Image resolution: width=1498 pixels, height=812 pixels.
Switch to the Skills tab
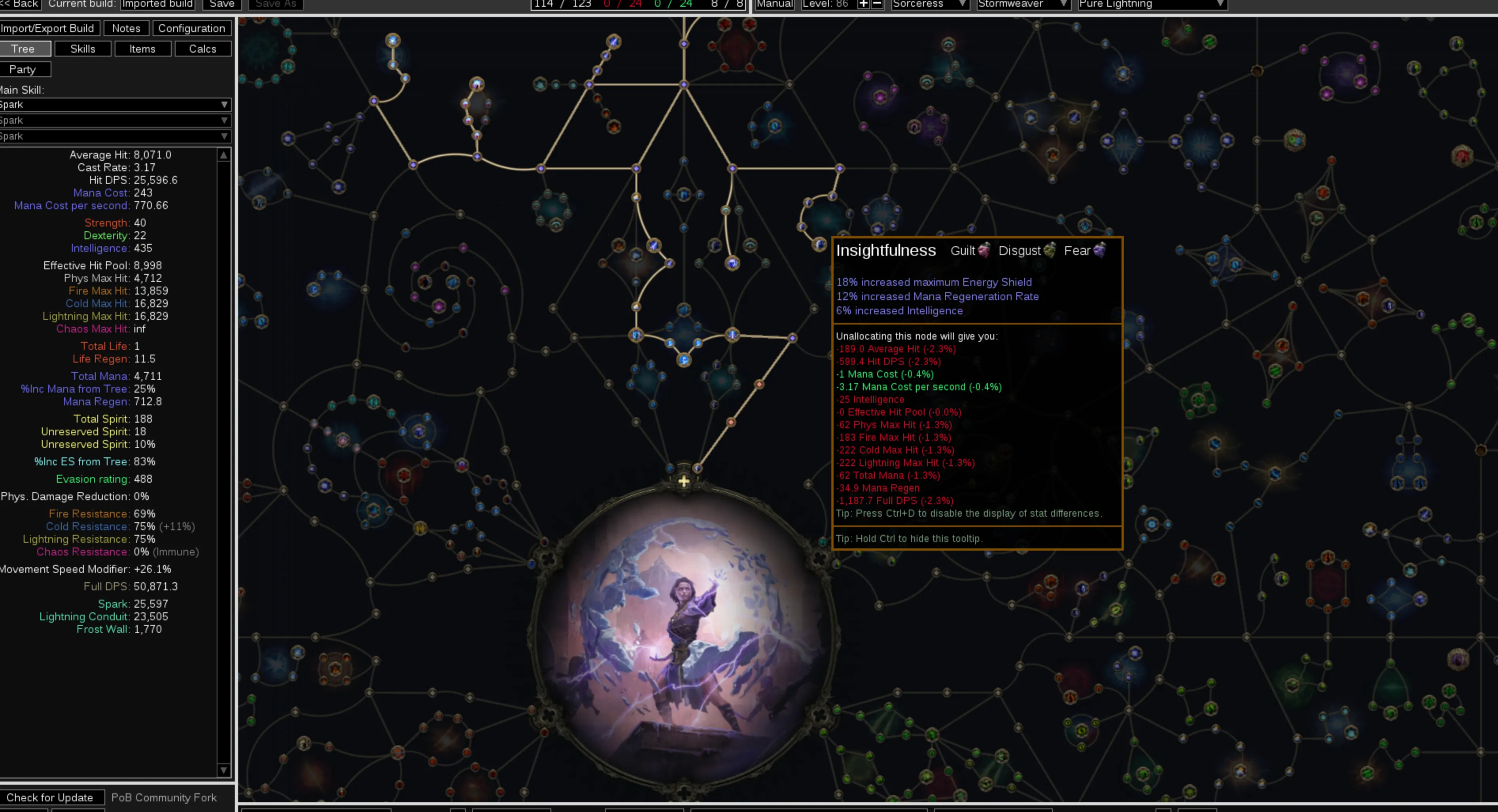tap(83, 49)
